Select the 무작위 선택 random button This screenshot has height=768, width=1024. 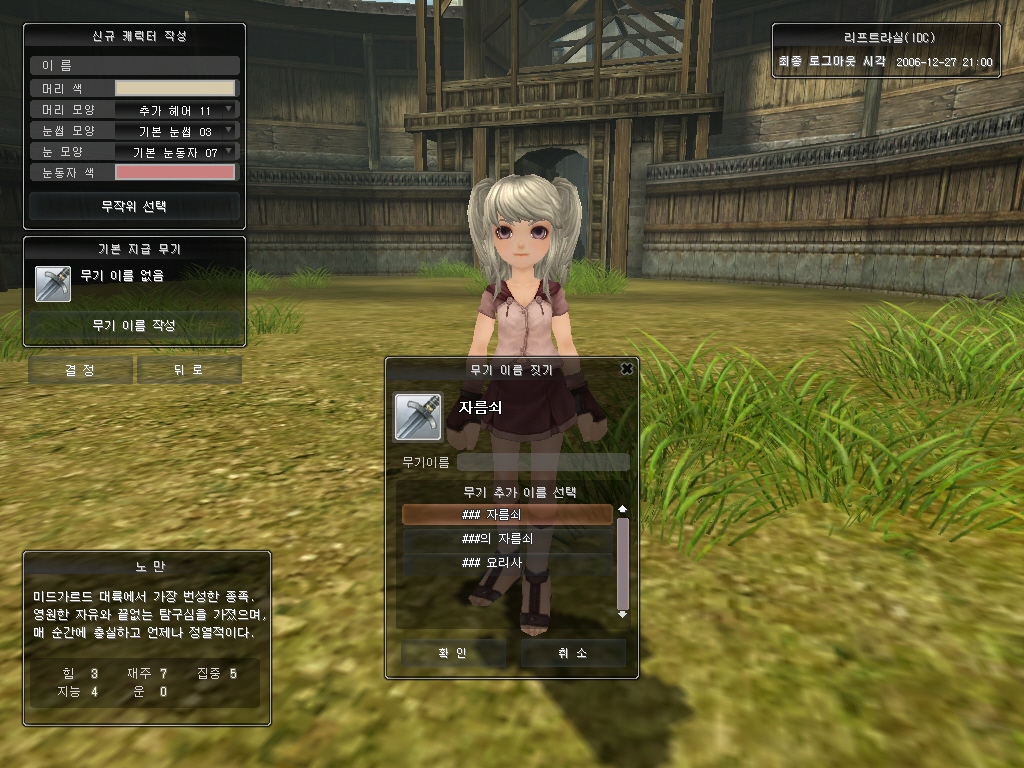(x=134, y=206)
